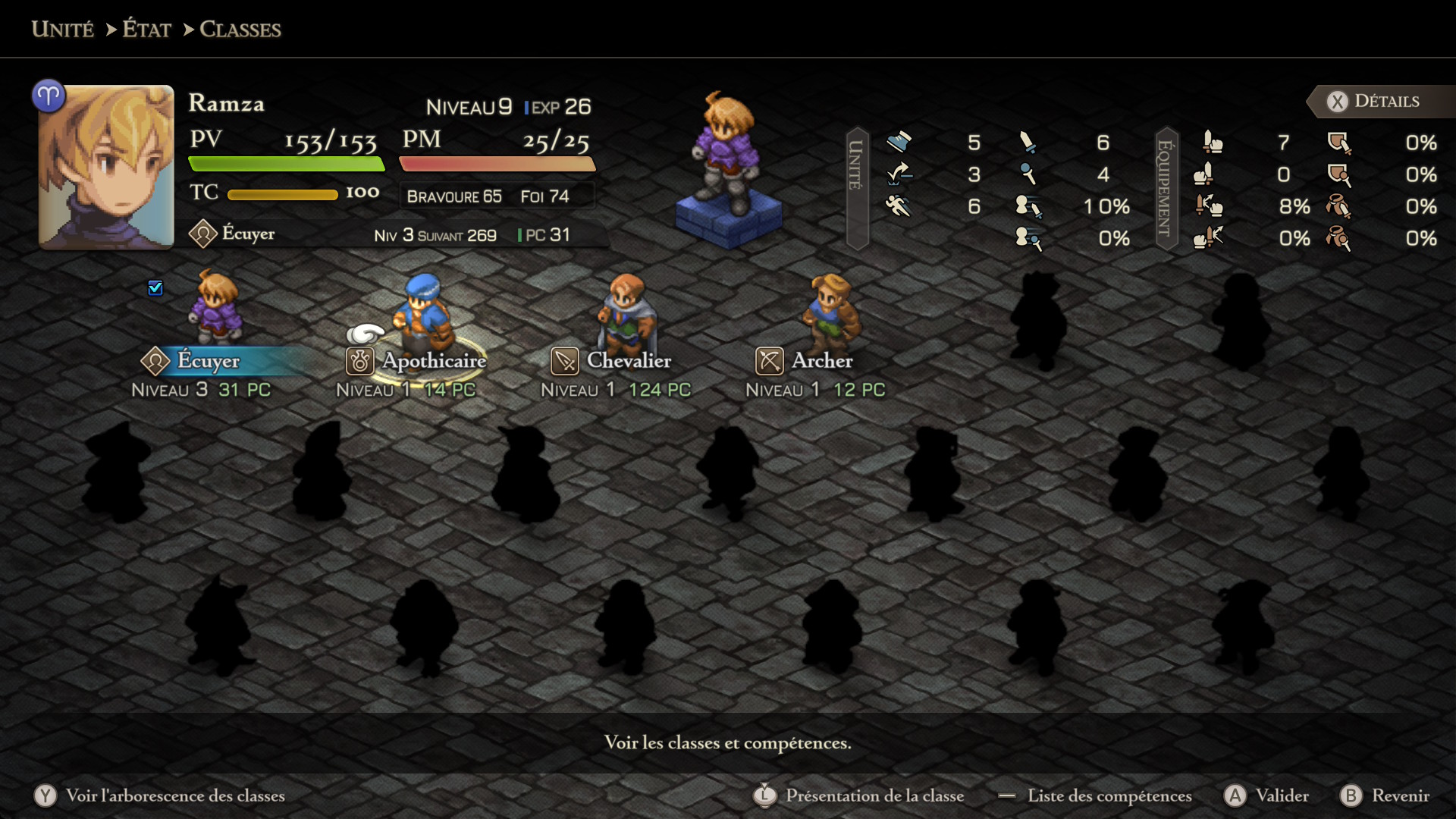This screenshot has height=819, width=1456.
Task: Show the Unité stats tab
Action: [856, 188]
